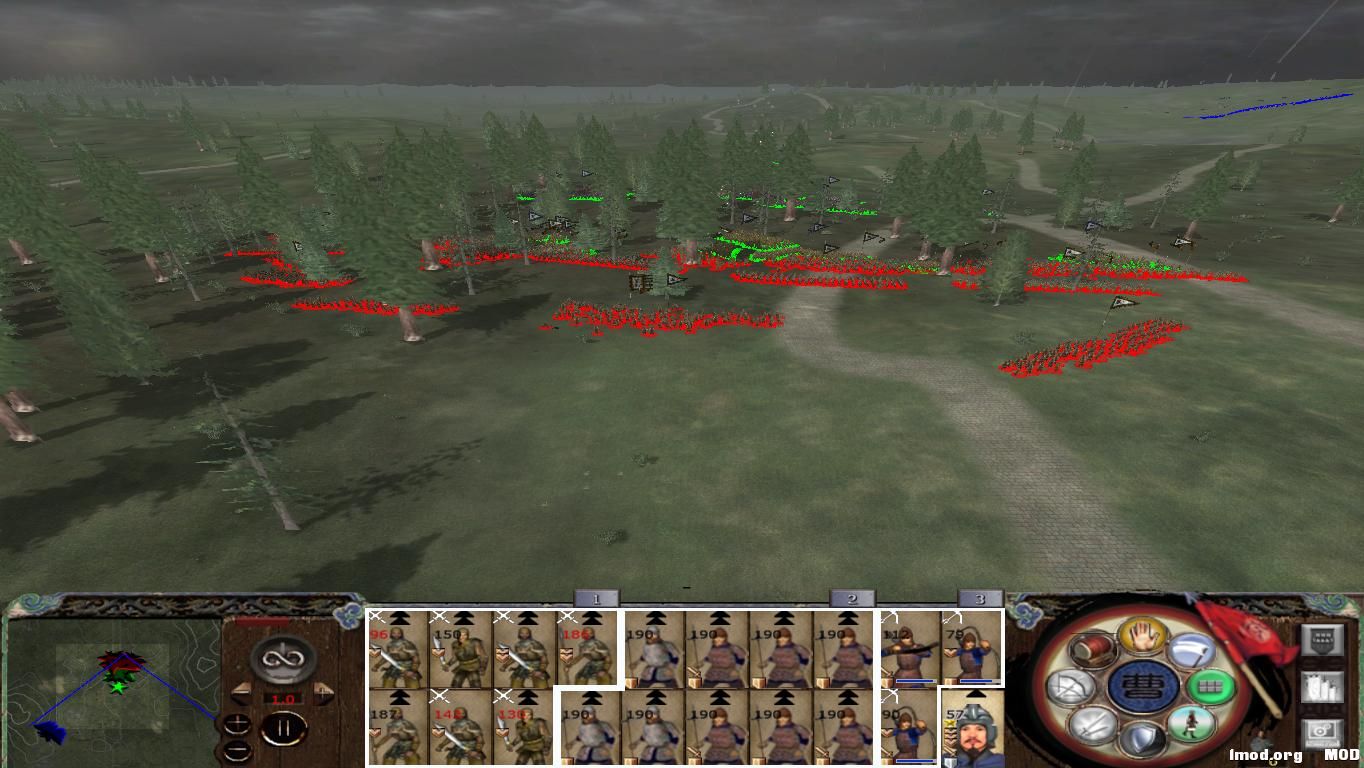
Task: Click the camera icon button at bottom right
Action: 1321,731
